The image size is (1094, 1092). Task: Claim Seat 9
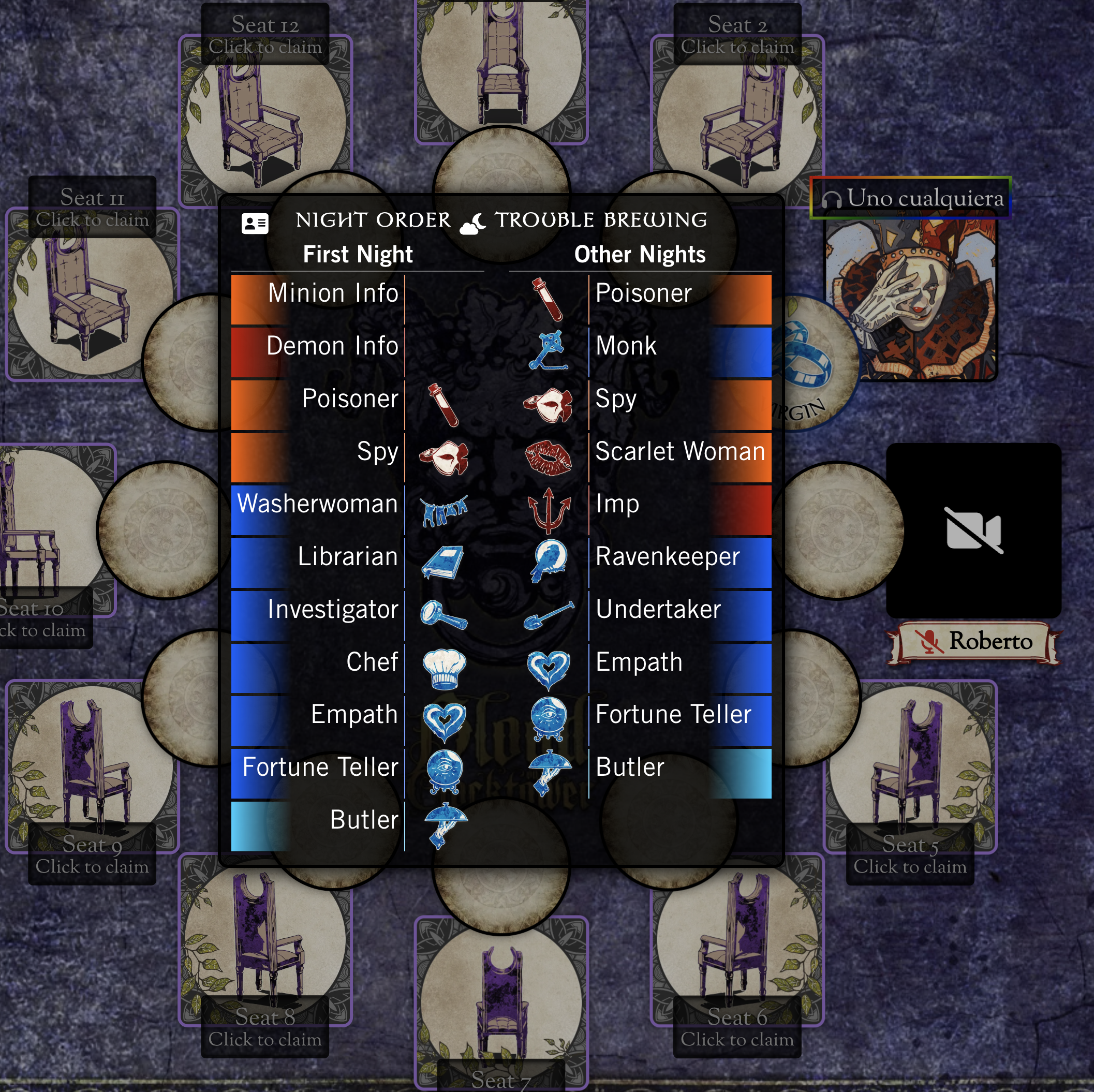click(92, 854)
